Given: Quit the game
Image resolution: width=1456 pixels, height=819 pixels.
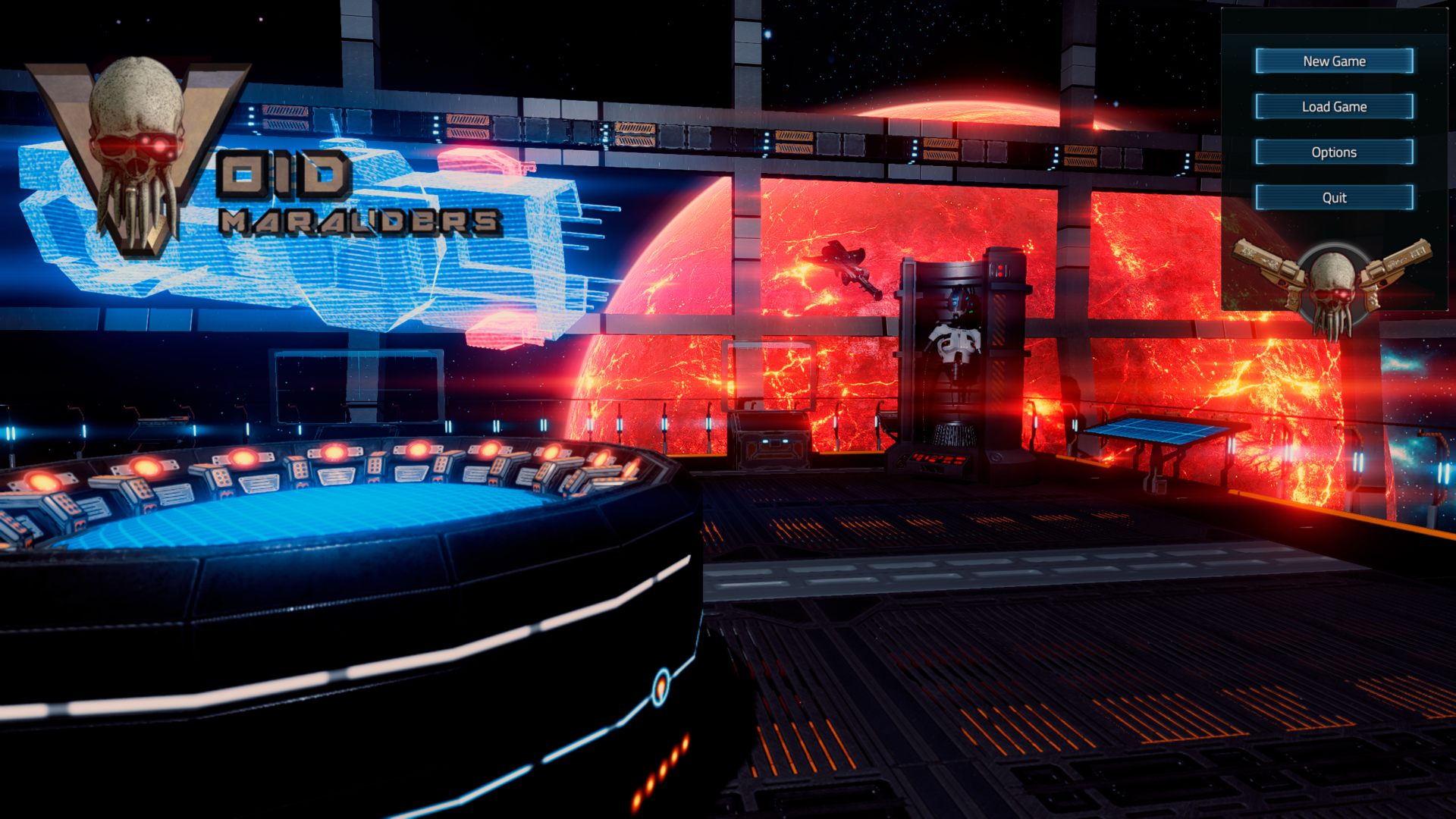Looking at the screenshot, I should (x=1334, y=198).
